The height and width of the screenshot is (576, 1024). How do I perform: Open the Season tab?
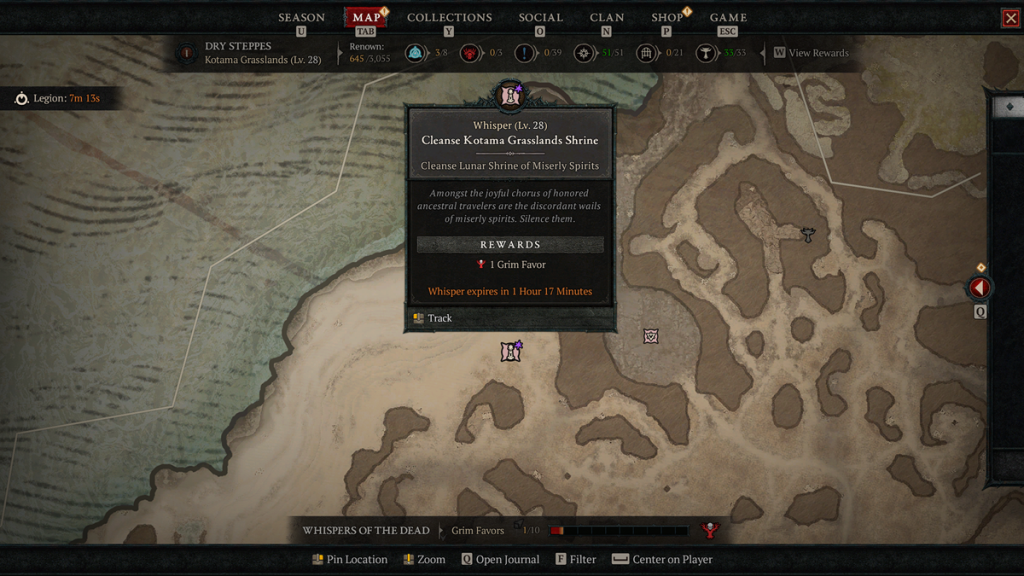(301, 18)
